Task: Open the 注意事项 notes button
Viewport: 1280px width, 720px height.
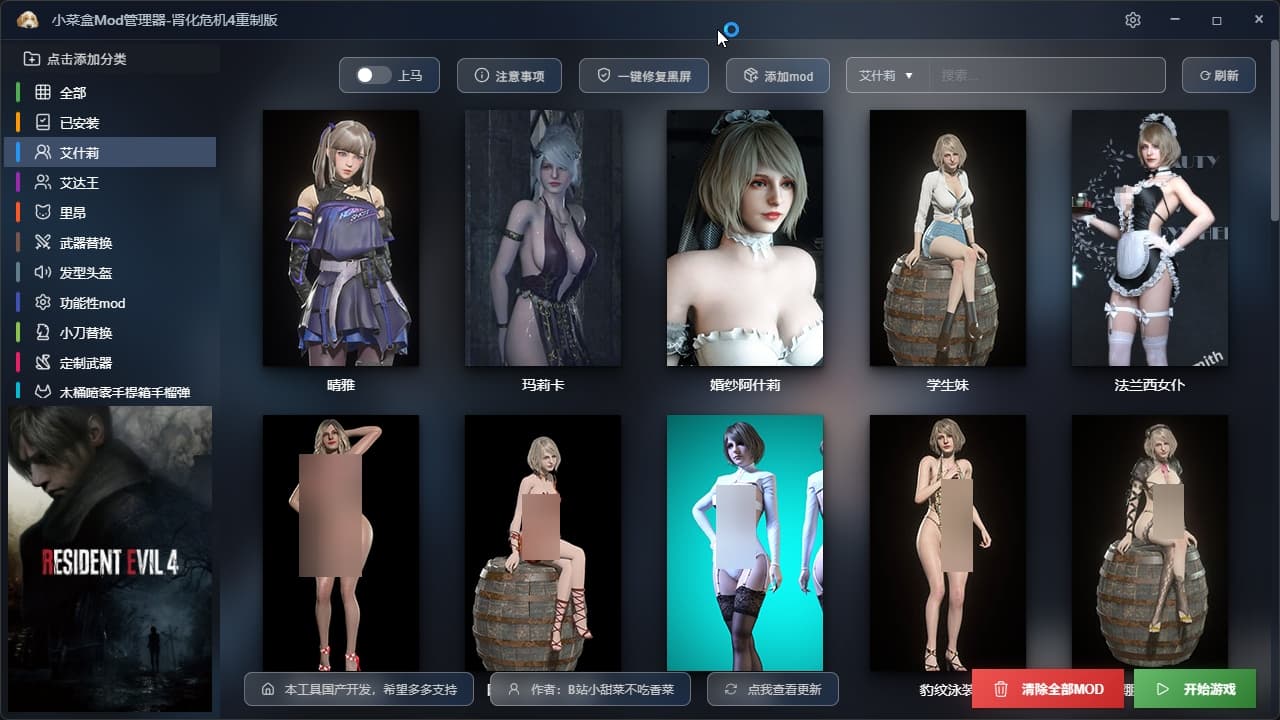Action: point(509,76)
